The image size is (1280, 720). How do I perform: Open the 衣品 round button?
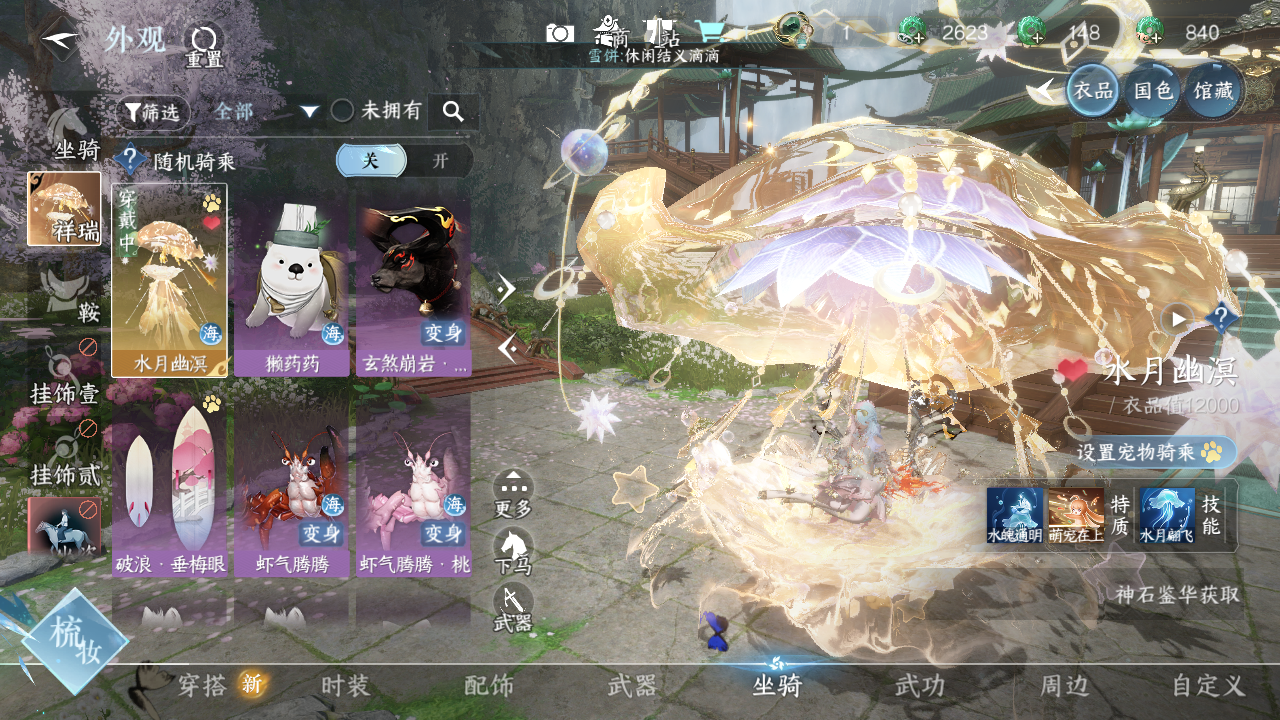coord(1093,91)
